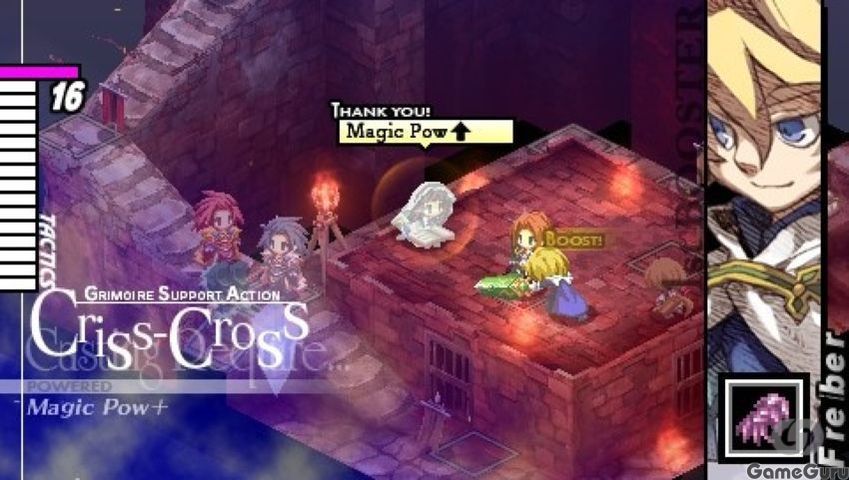
Task: Select the pink claw item icon
Action: coord(763,418)
